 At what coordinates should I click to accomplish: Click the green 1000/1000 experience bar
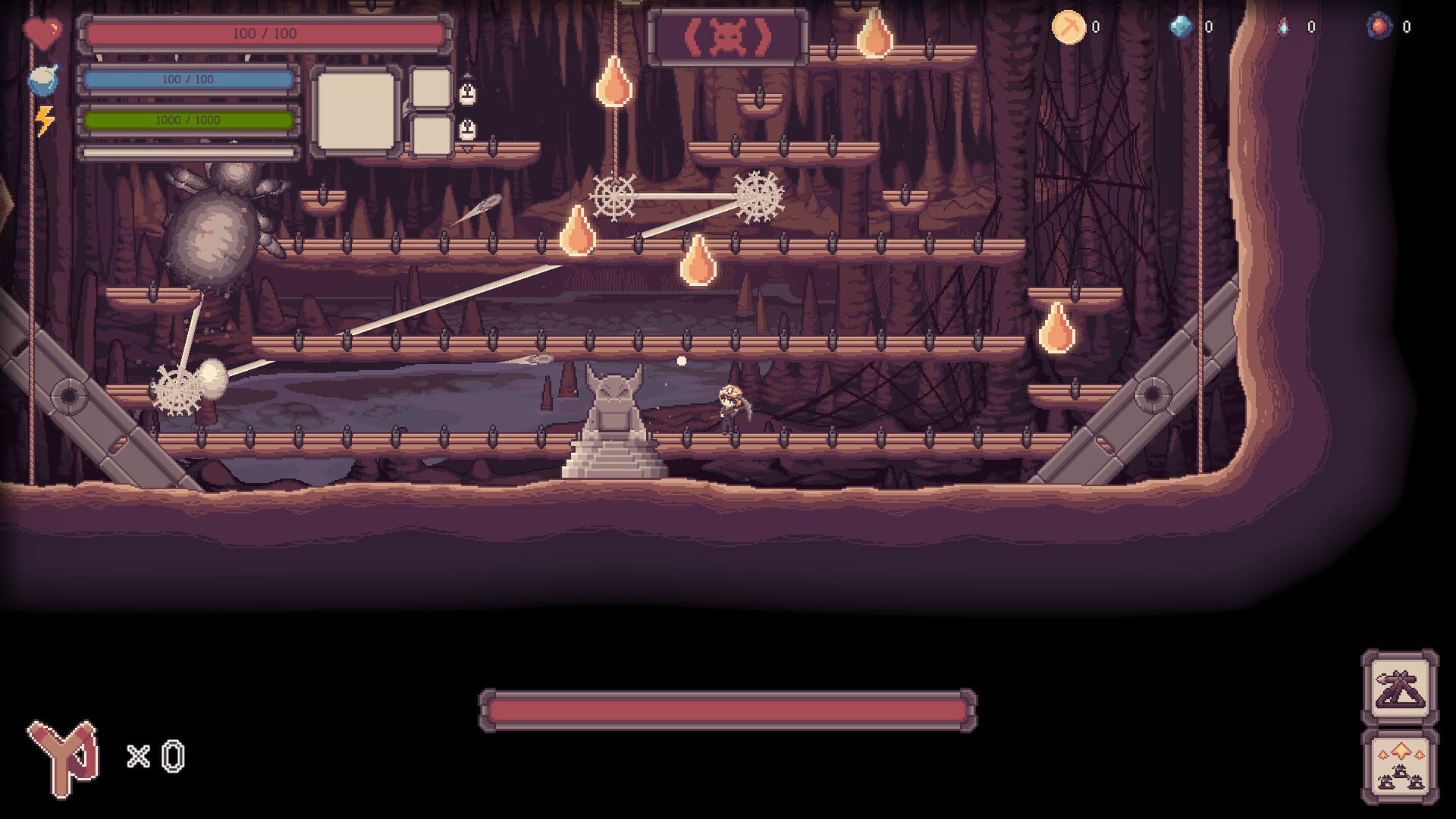pos(190,120)
